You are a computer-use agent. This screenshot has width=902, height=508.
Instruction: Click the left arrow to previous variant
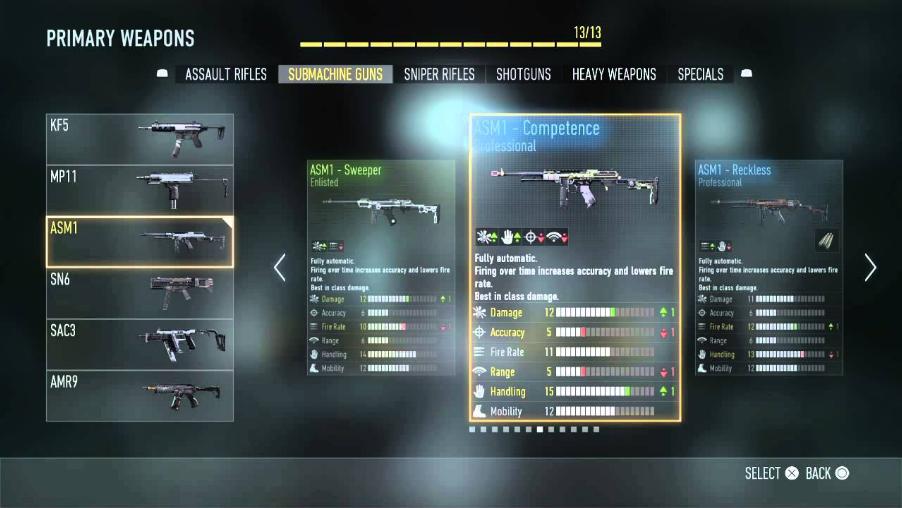(280, 267)
